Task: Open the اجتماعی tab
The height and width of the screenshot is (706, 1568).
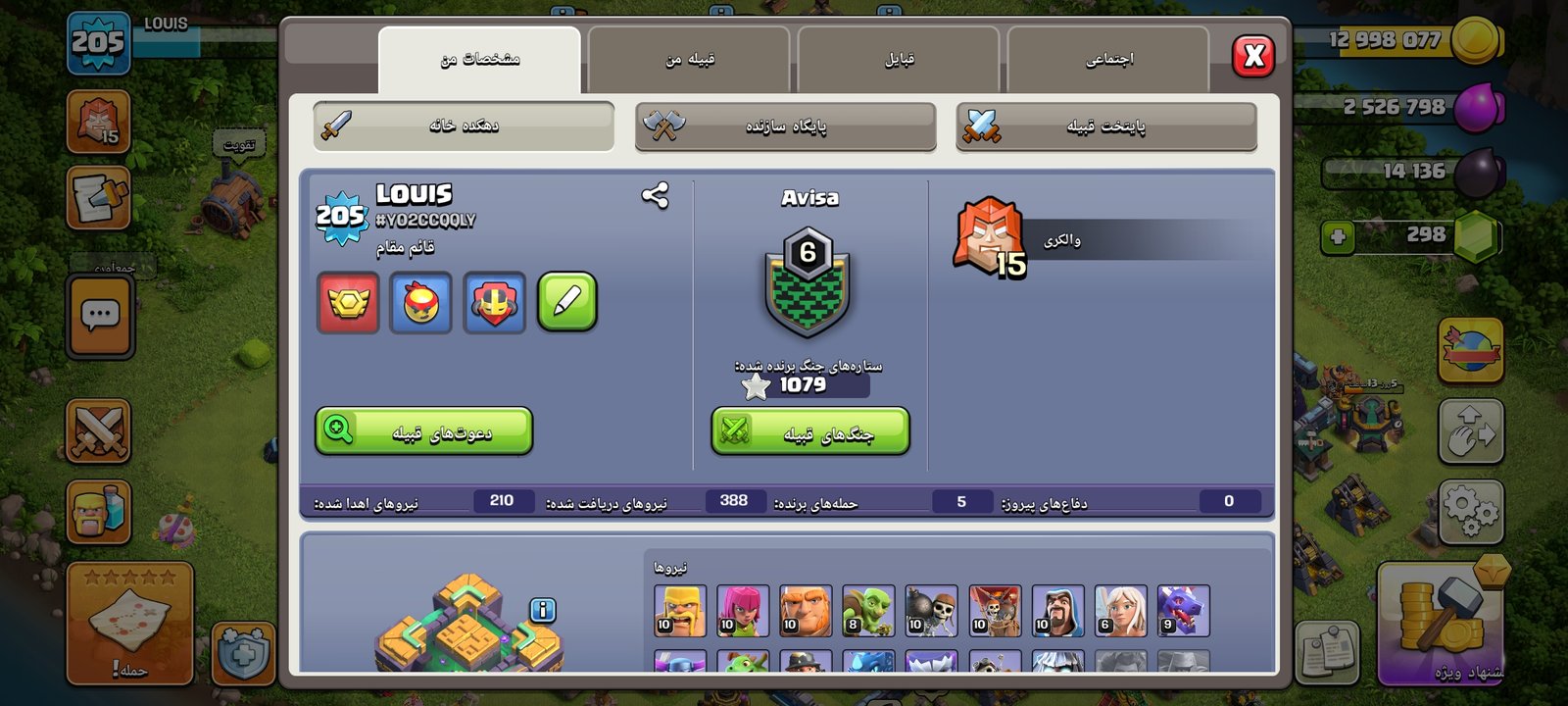Action: [1108, 60]
